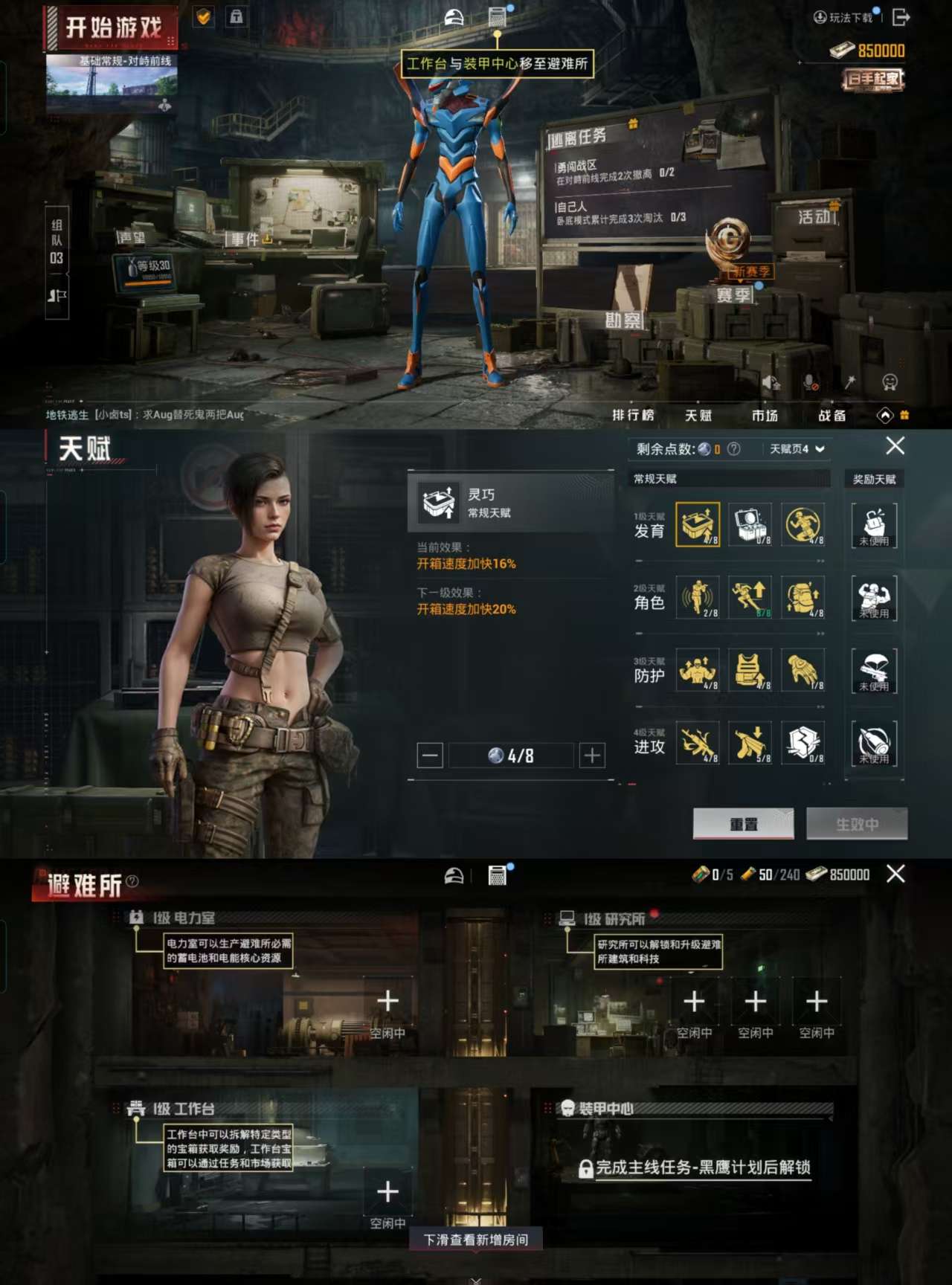Open the helmet icon in the top bar
Screen dimensions: 952x1285
coord(454,16)
